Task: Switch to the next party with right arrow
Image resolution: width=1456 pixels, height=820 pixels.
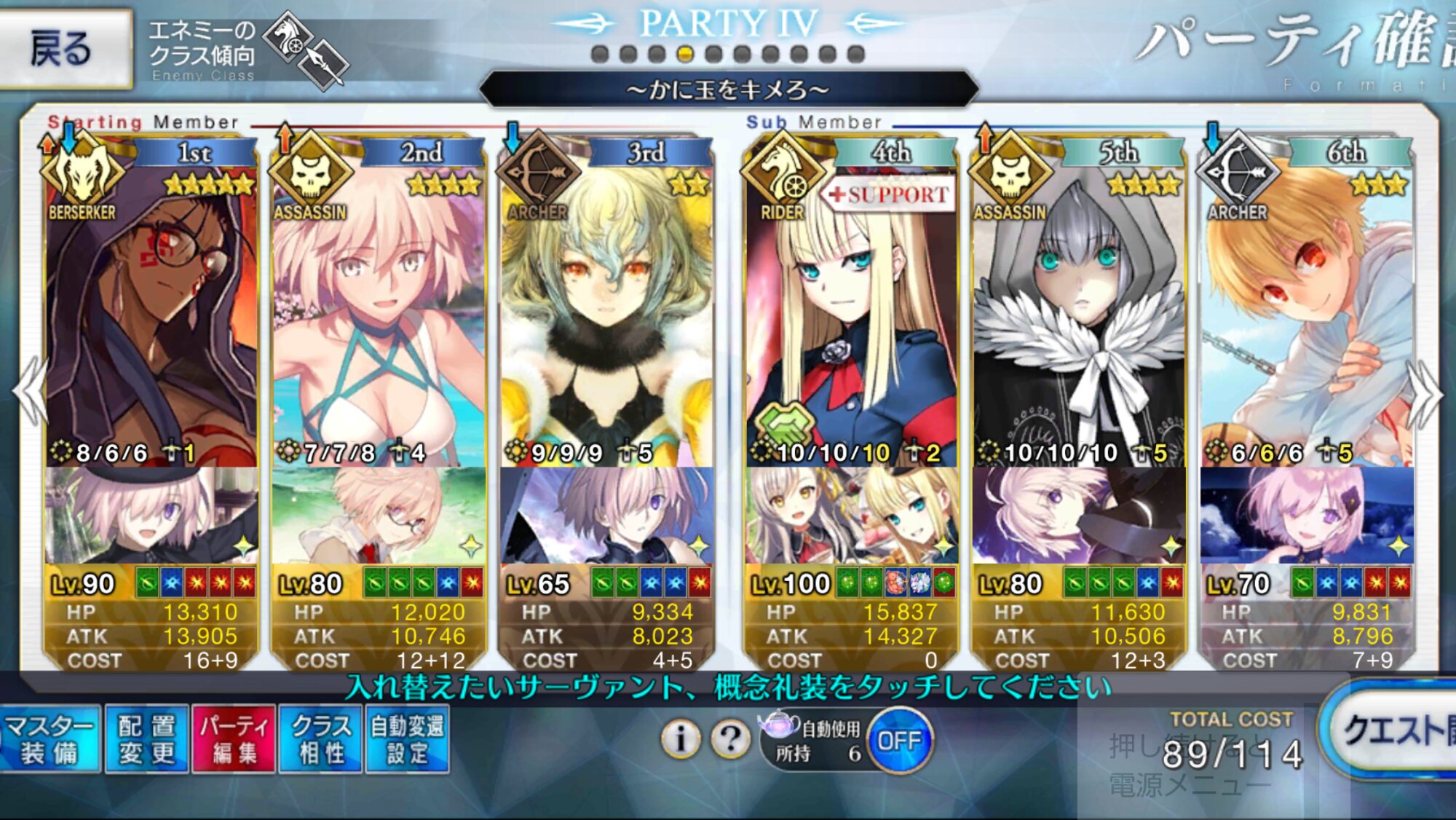Action: (x=1425, y=393)
